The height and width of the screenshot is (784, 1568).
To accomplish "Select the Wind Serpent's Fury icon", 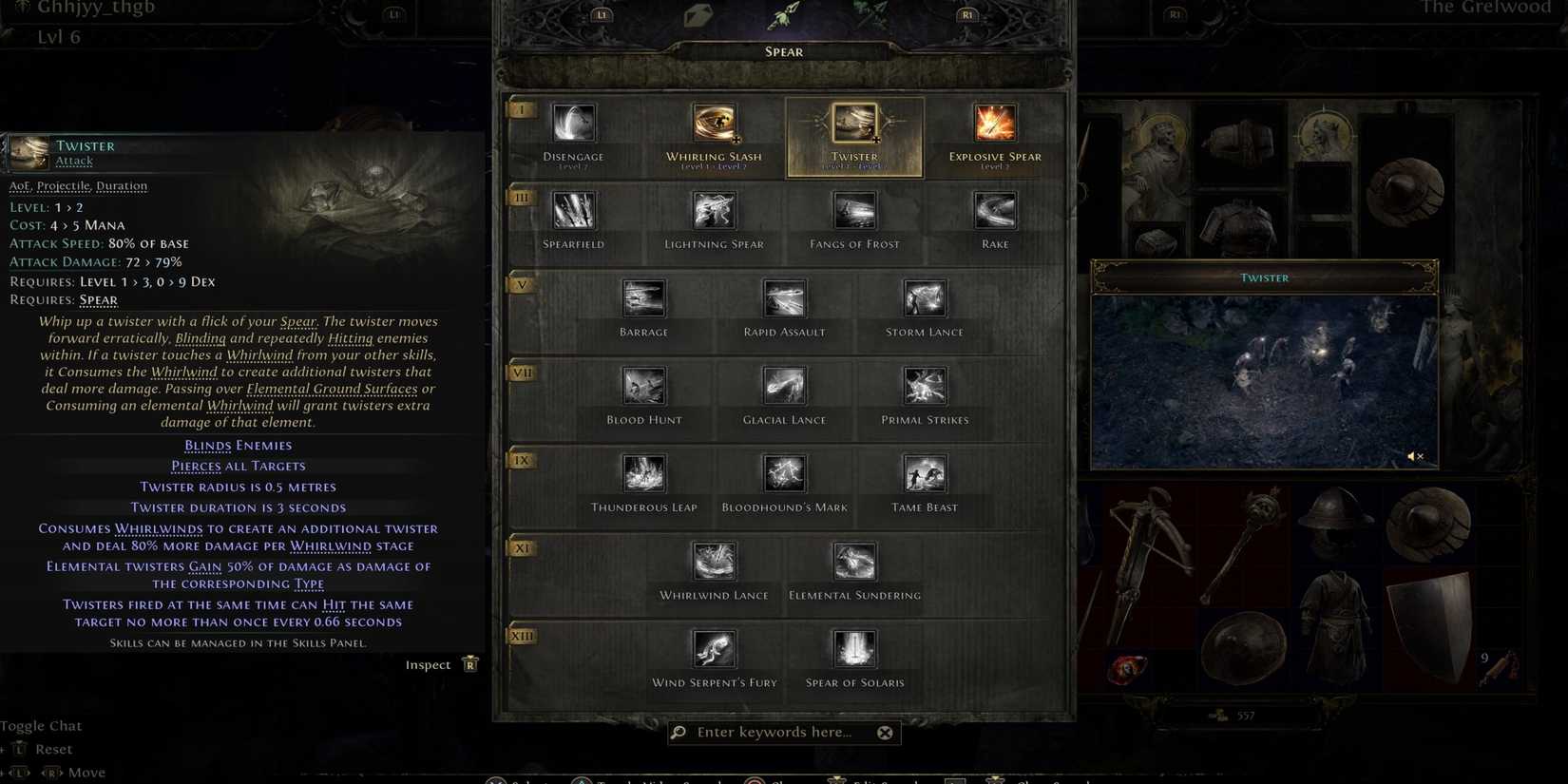I will 714,649.
